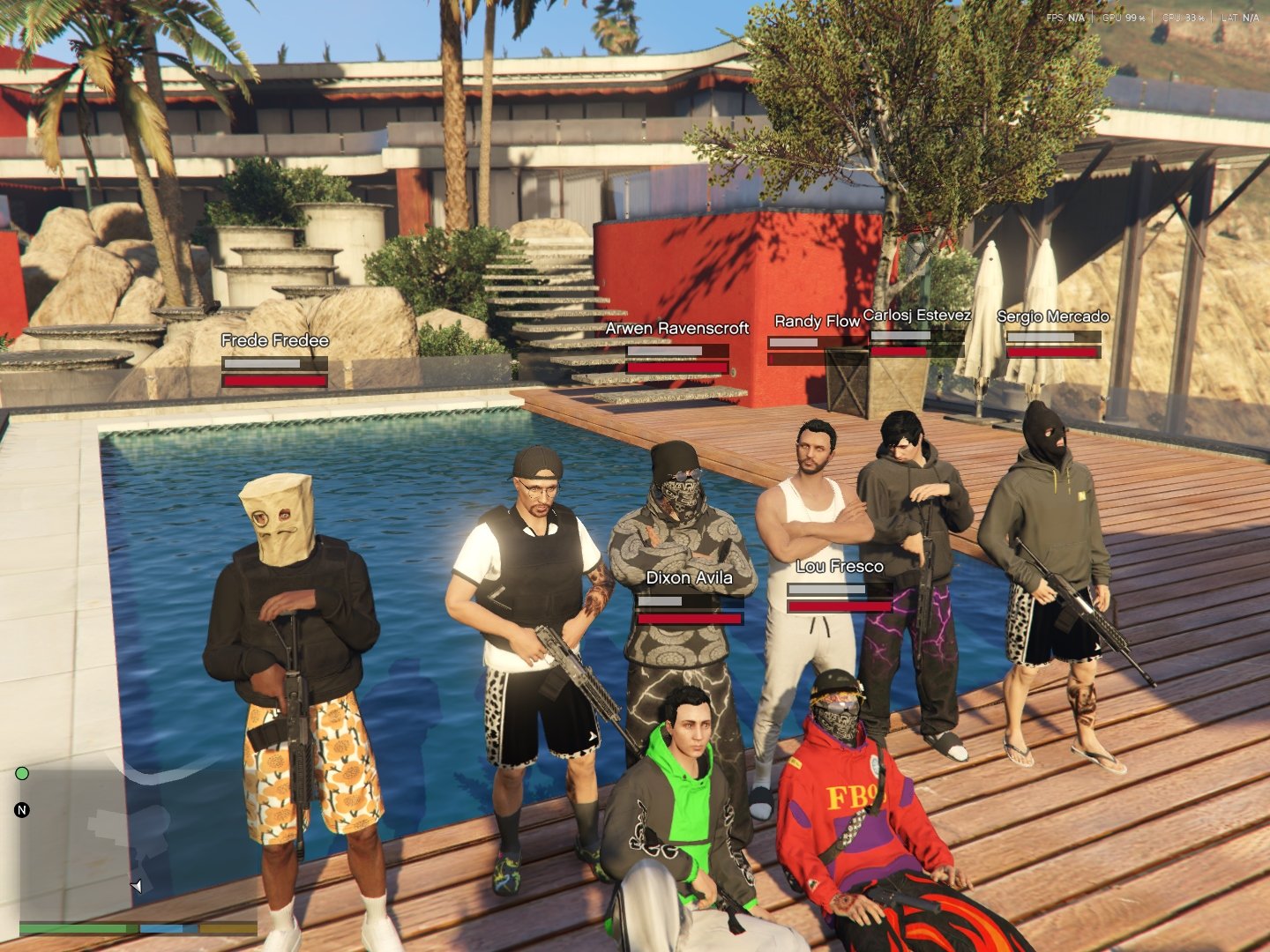Select the north compass marker on the minimap
1270x952 pixels.
22,810
